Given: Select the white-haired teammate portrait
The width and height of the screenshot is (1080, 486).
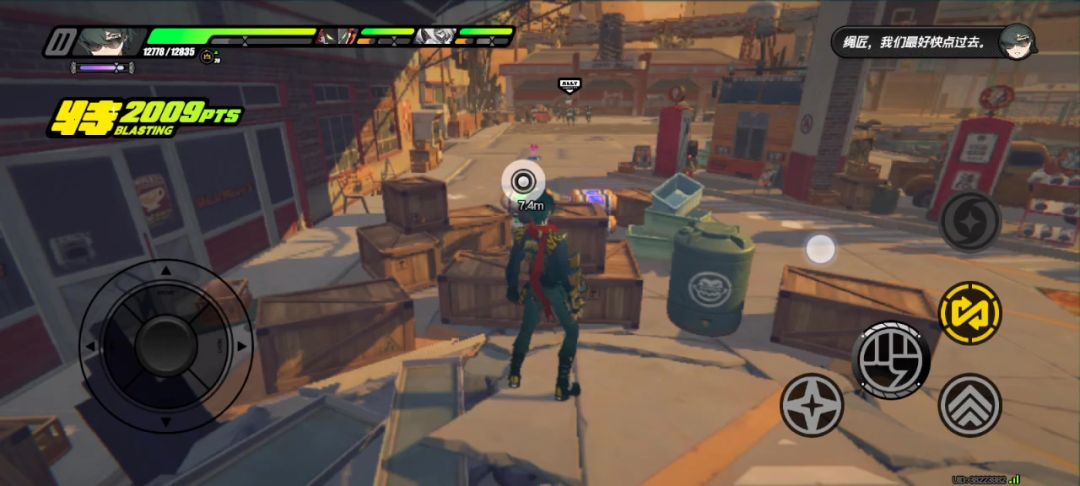Looking at the screenshot, I should (x=435, y=37).
